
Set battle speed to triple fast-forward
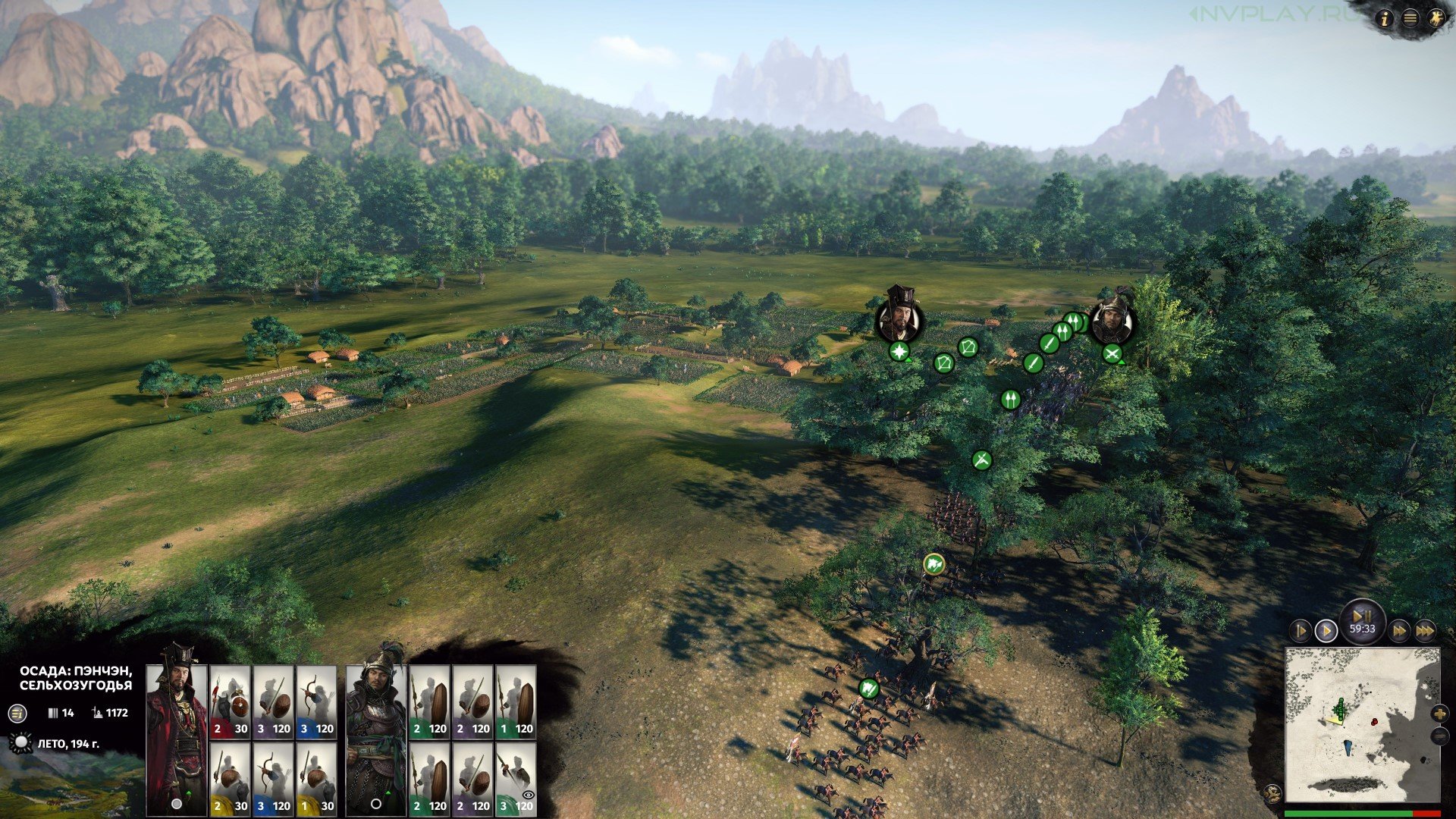(1425, 630)
